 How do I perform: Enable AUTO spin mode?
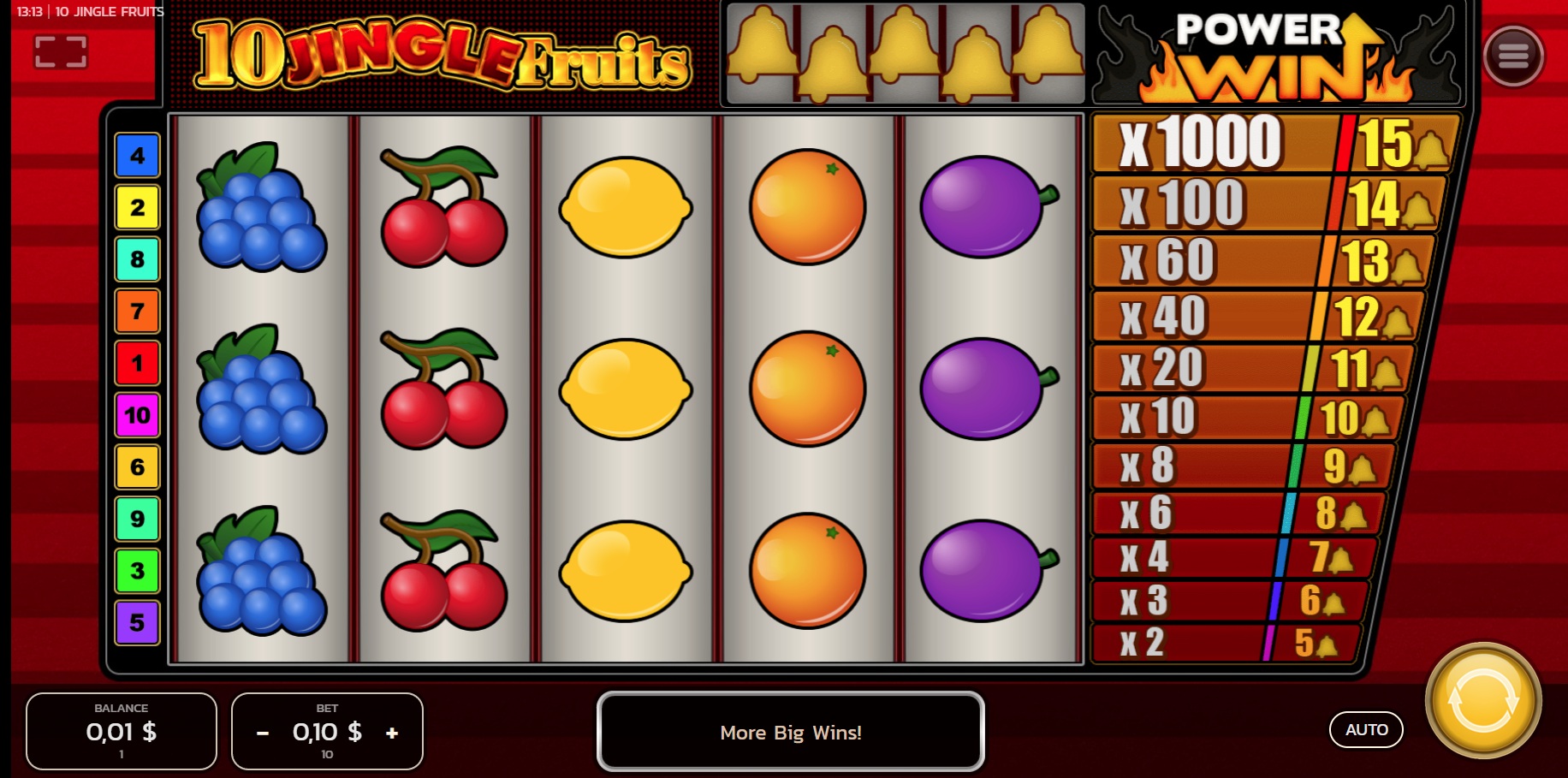point(1367,730)
